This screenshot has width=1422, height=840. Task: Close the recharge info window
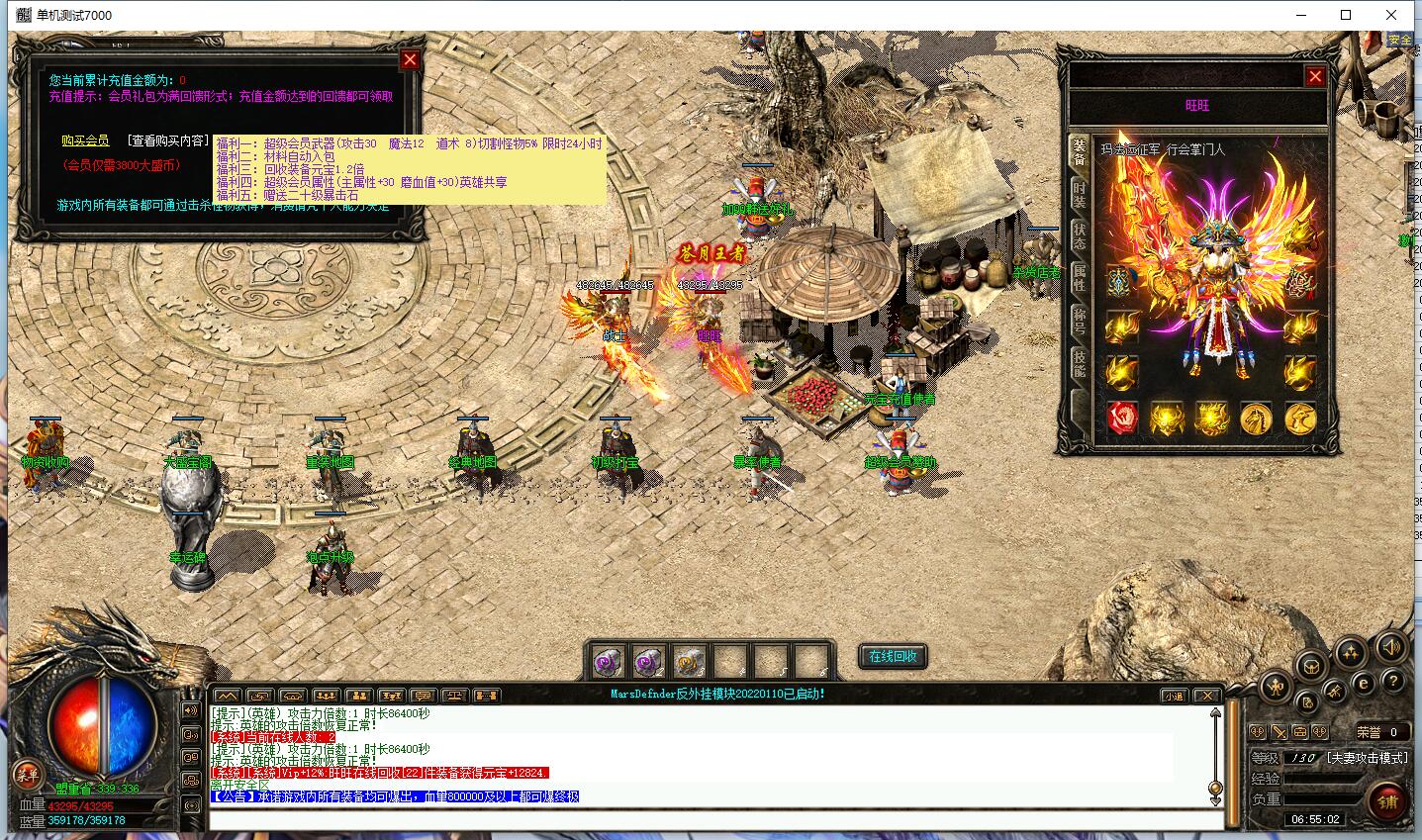pyautogui.click(x=410, y=59)
